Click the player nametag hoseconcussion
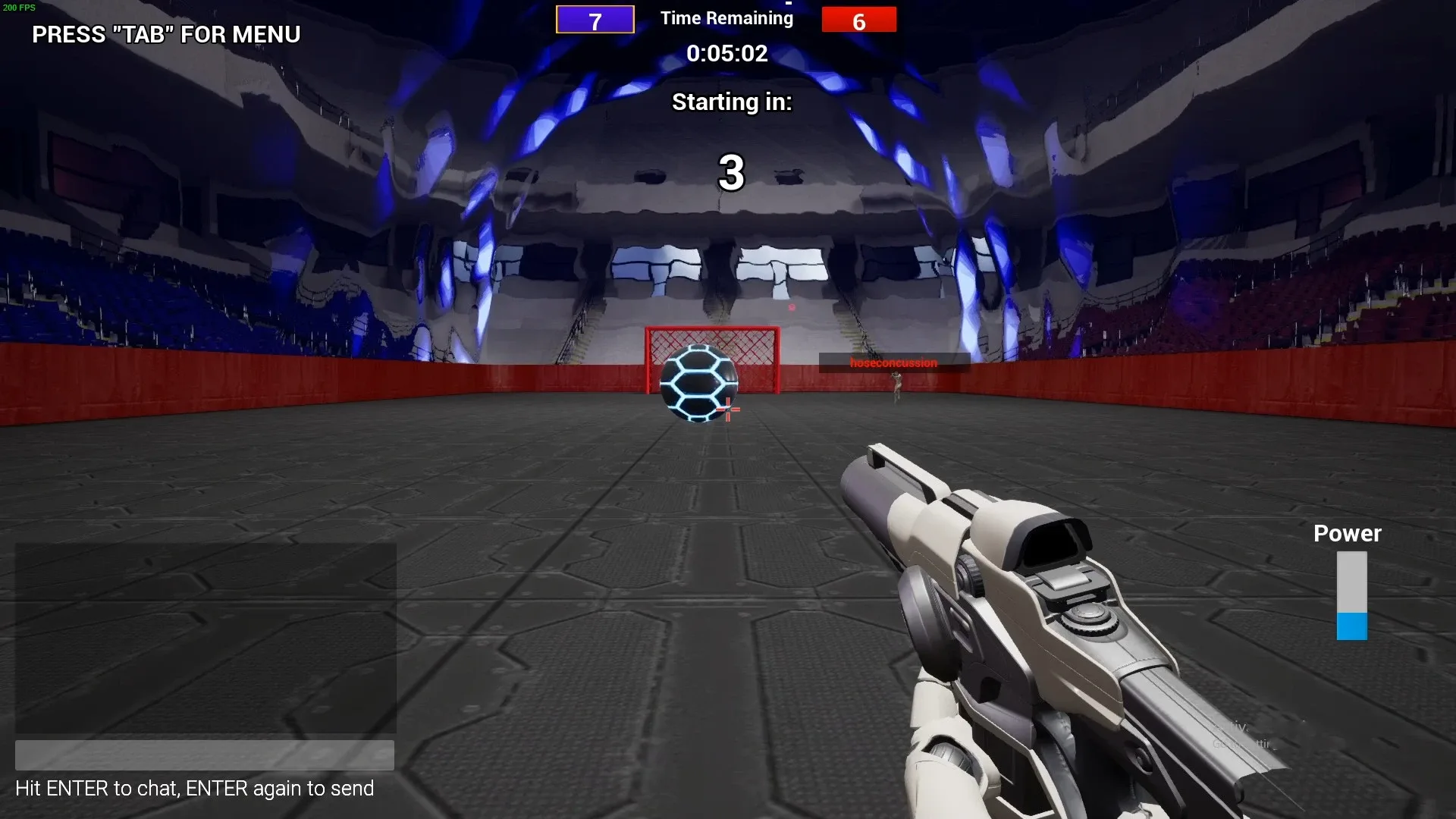Viewport: 1456px width, 819px height. pos(893,362)
